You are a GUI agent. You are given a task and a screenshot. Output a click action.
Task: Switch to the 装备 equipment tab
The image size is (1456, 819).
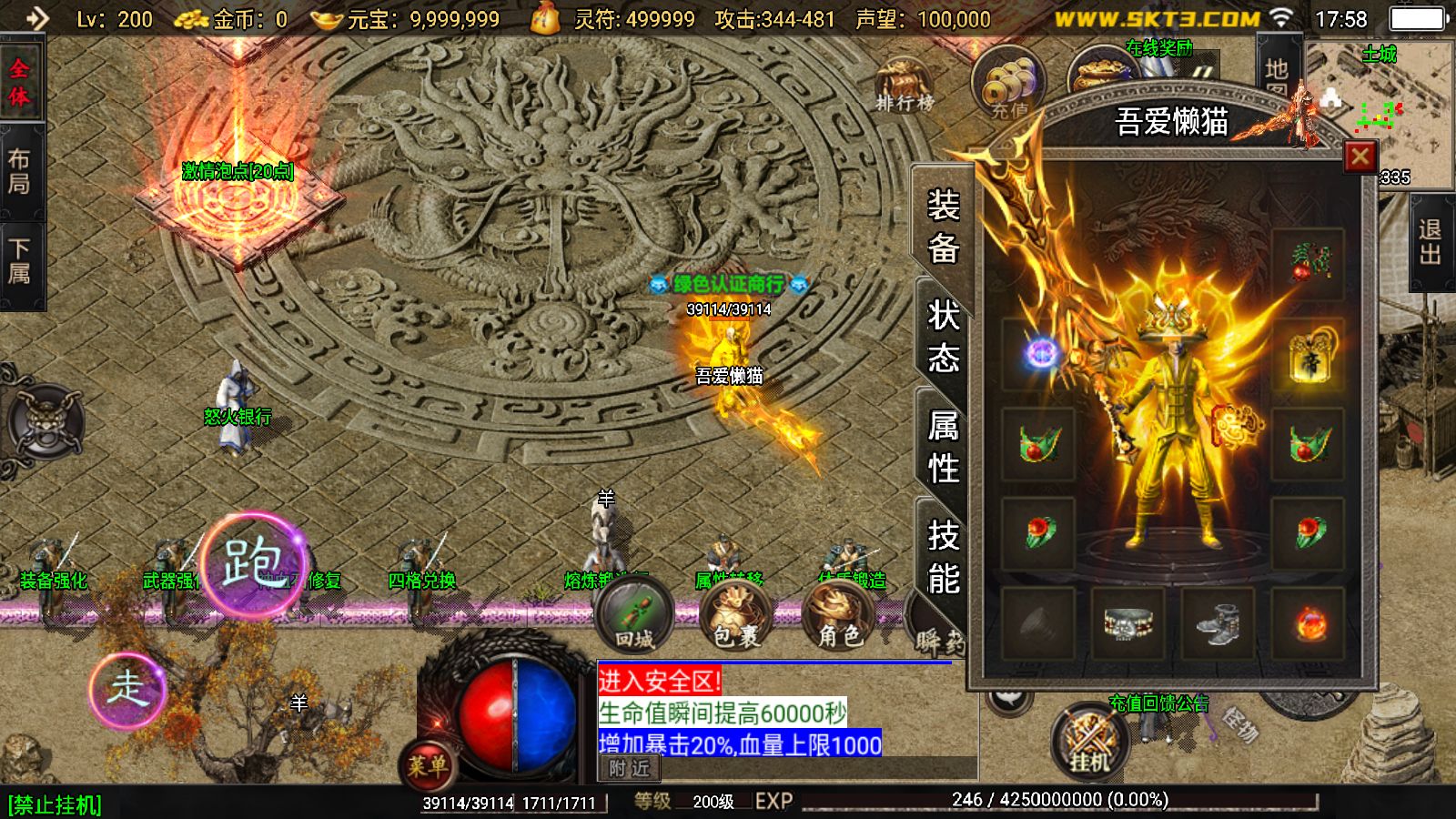[943, 226]
